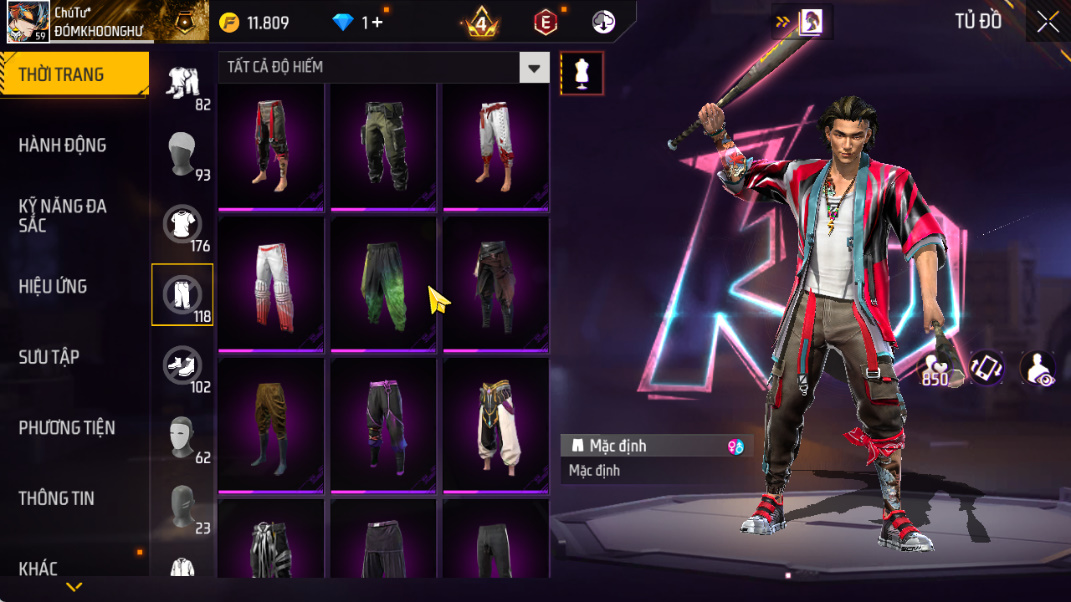Open the player profile avatar
The width and height of the screenshot is (1071, 602).
coord(28,22)
